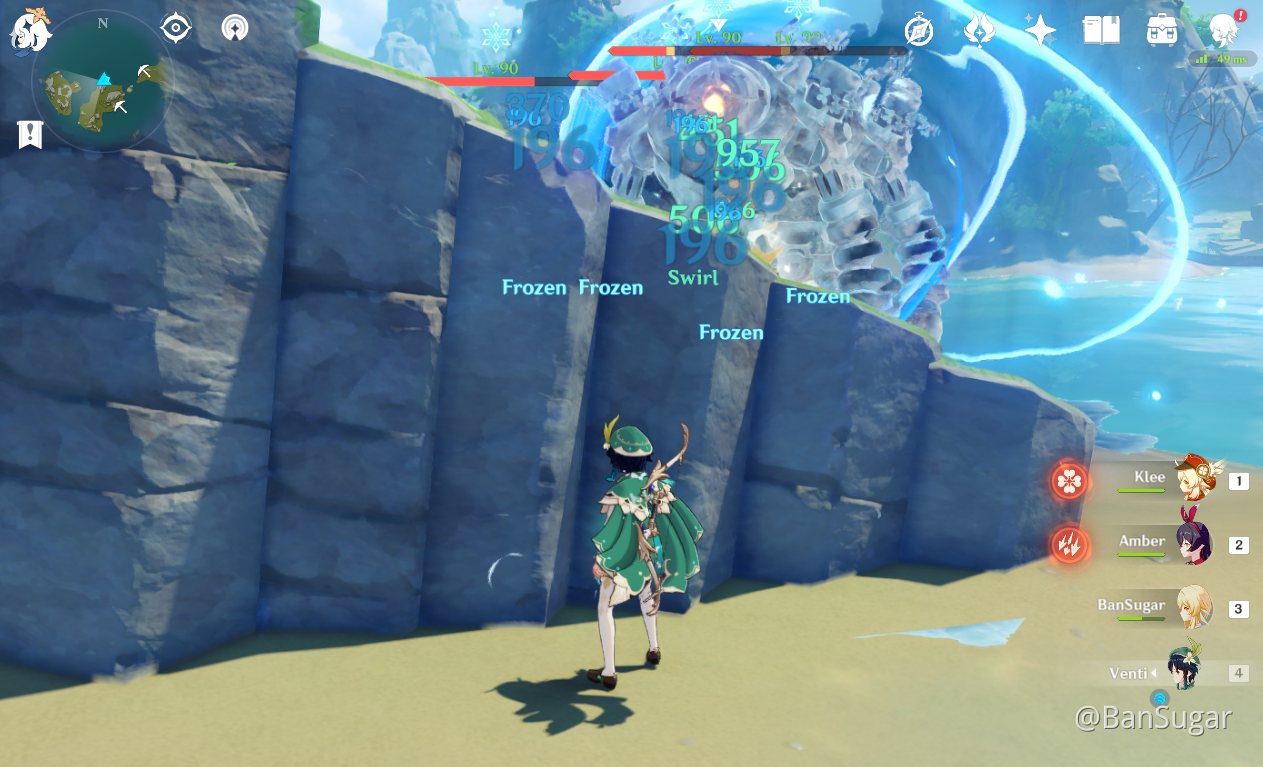The width and height of the screenshot is (1263, 767).
Task: Trigger Klee's elemental burst icon
Action: [x=1069, y=481]
